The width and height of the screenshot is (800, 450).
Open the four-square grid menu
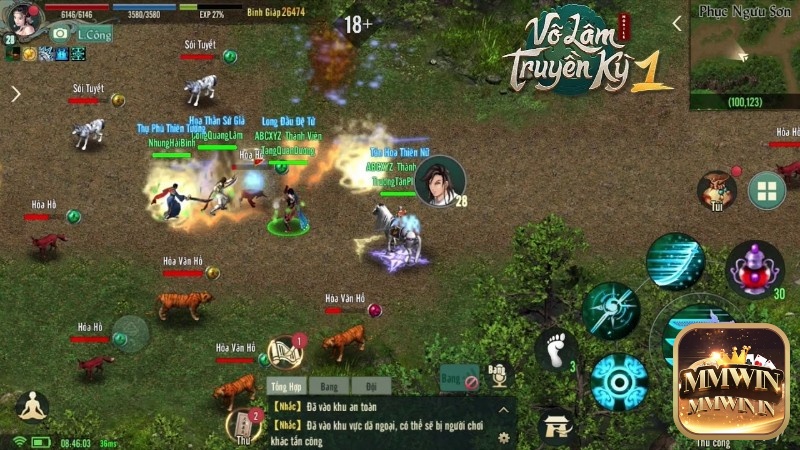[x=767, y=191]
